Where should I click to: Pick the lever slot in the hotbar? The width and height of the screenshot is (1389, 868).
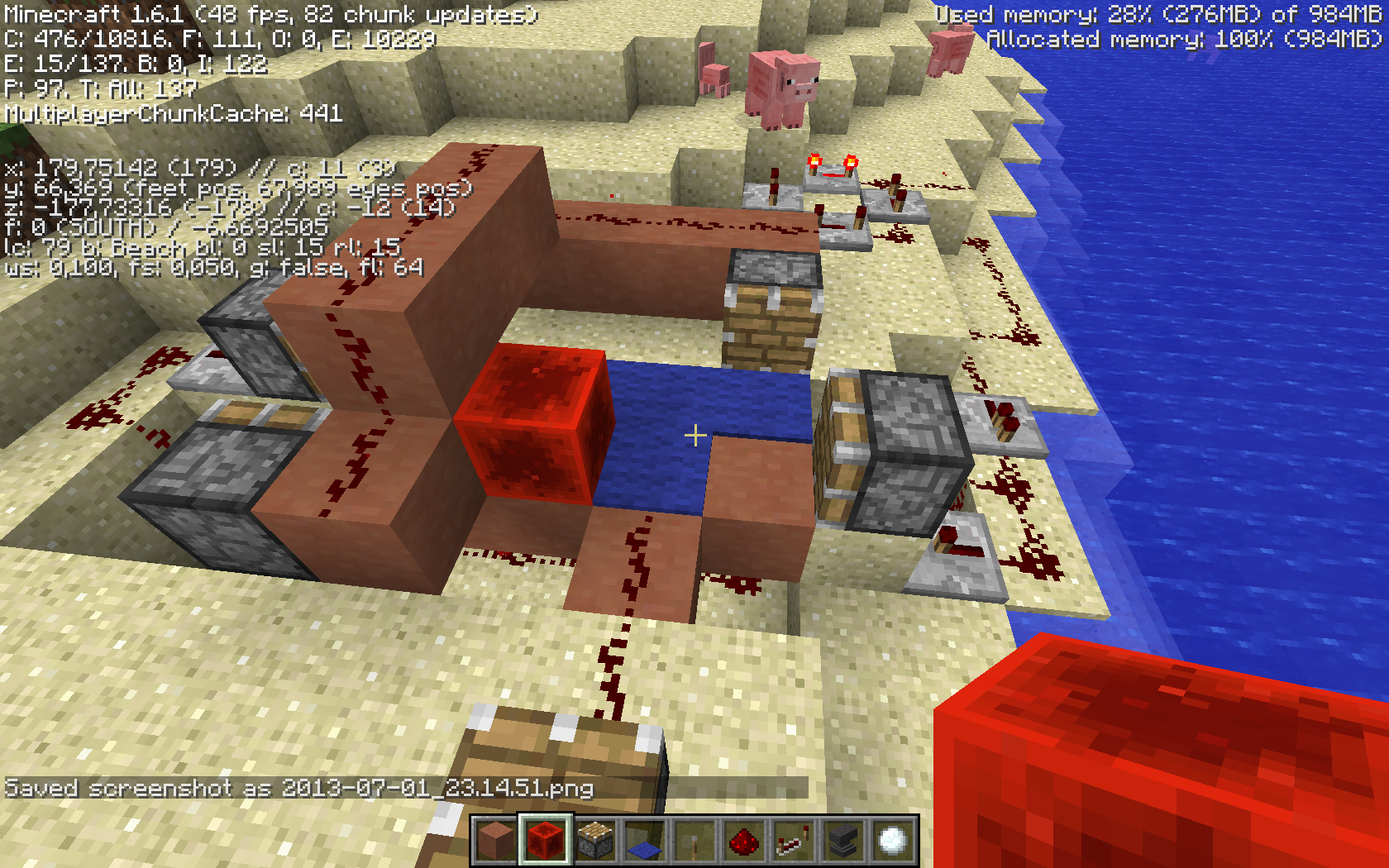coord(694,841)
